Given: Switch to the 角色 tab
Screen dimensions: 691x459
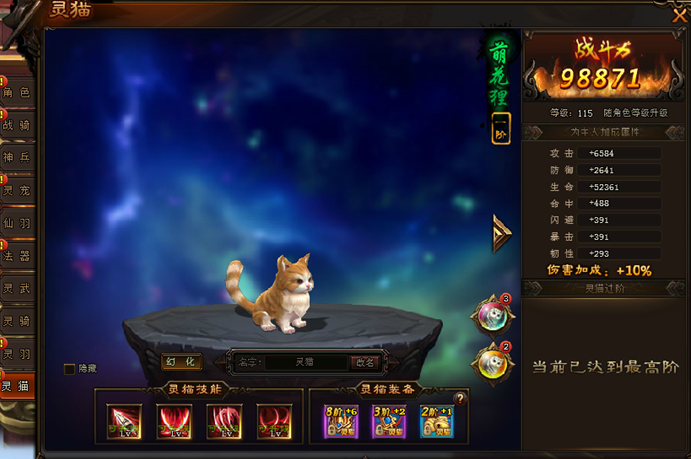Looking at the screenshot, I should pos(17,93).
